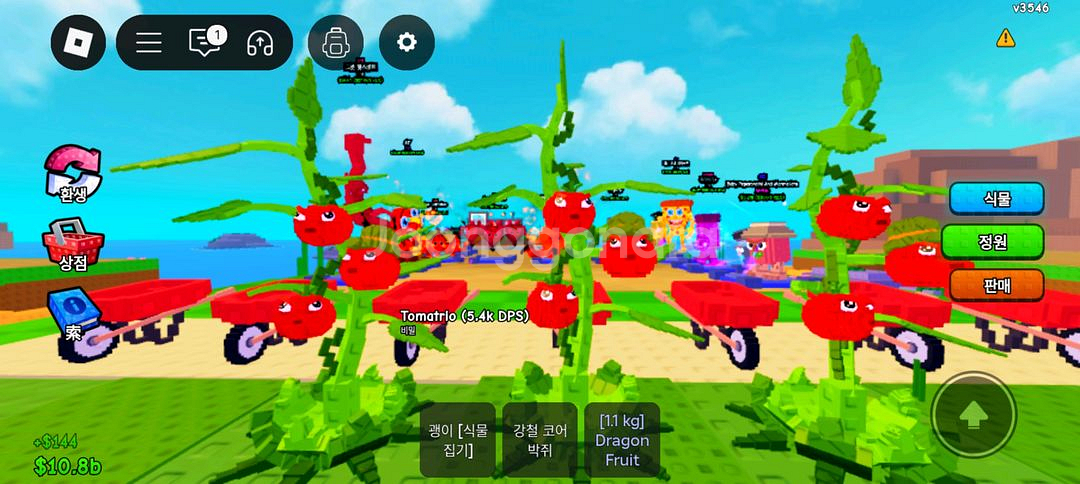Open the 상점 shop basket
The width and height of the screenshot is (1080, 484).
click(73, 243)
